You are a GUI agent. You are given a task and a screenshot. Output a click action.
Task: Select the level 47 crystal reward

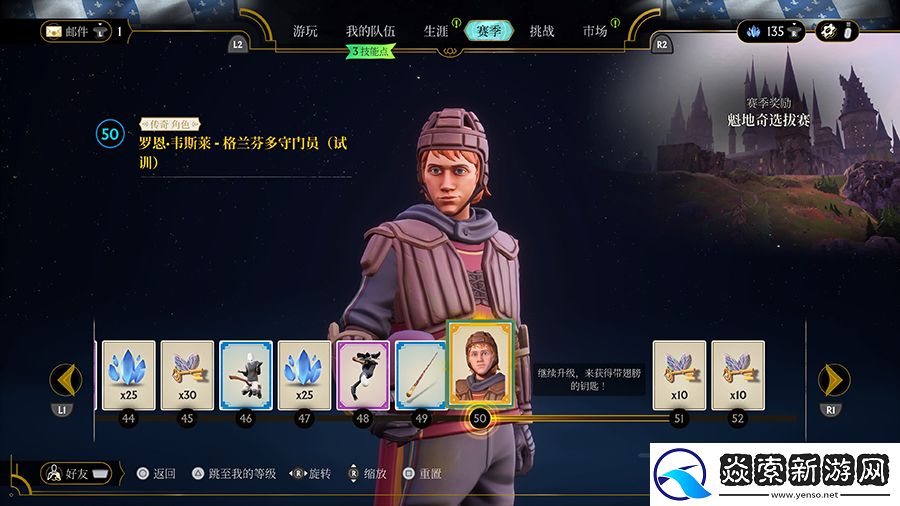pyautogui.click(x=304, y=375)
